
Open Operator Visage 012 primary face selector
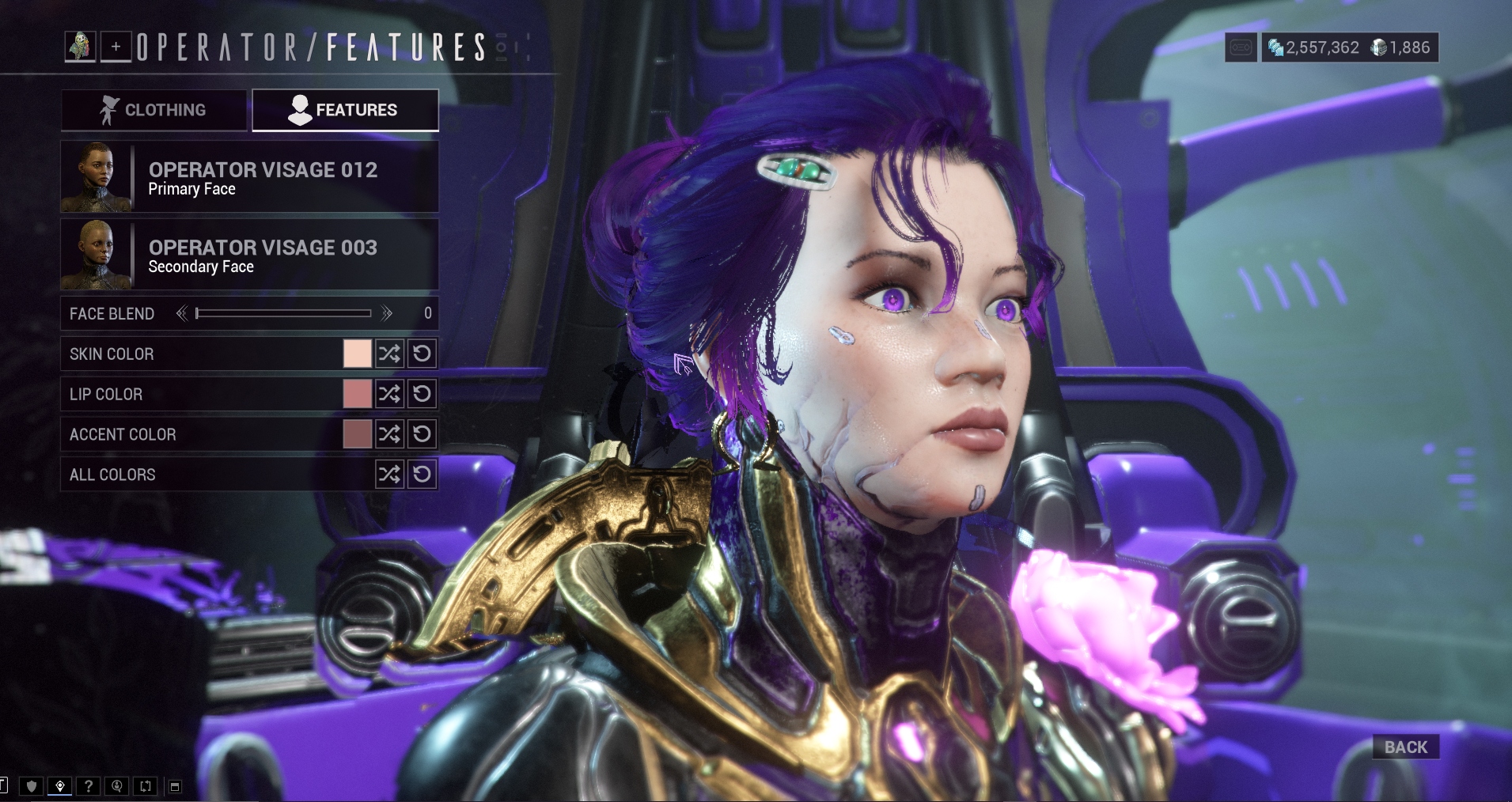[x=249, y=177]
